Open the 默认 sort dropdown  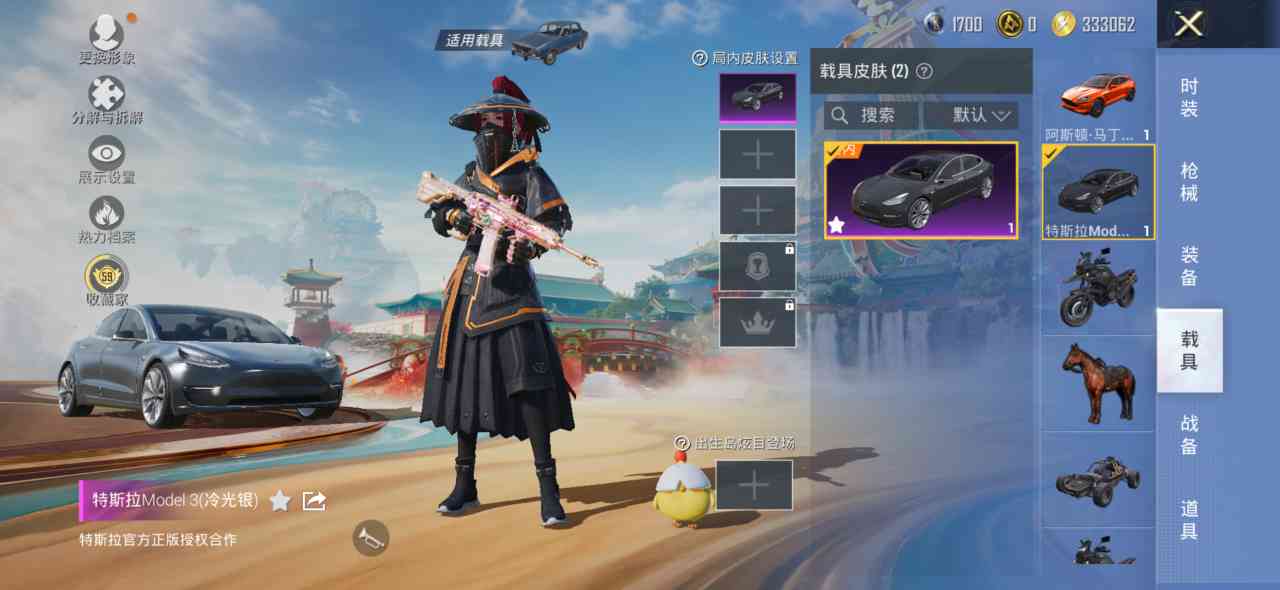970,116
